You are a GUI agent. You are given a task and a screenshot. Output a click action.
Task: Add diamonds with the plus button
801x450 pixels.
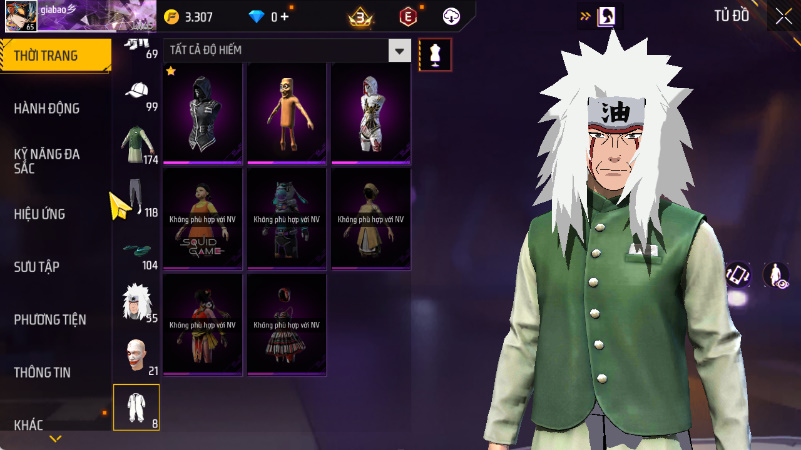tap(285, 16)
